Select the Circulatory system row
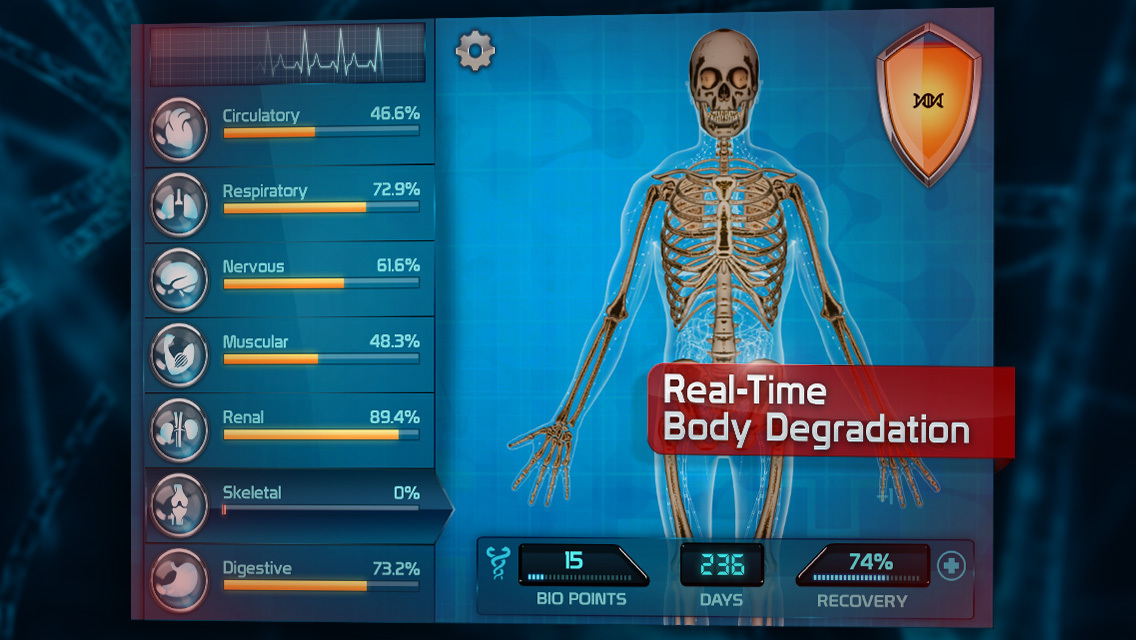This screenshot has width=1136, height=640. (x=290, y=127)
